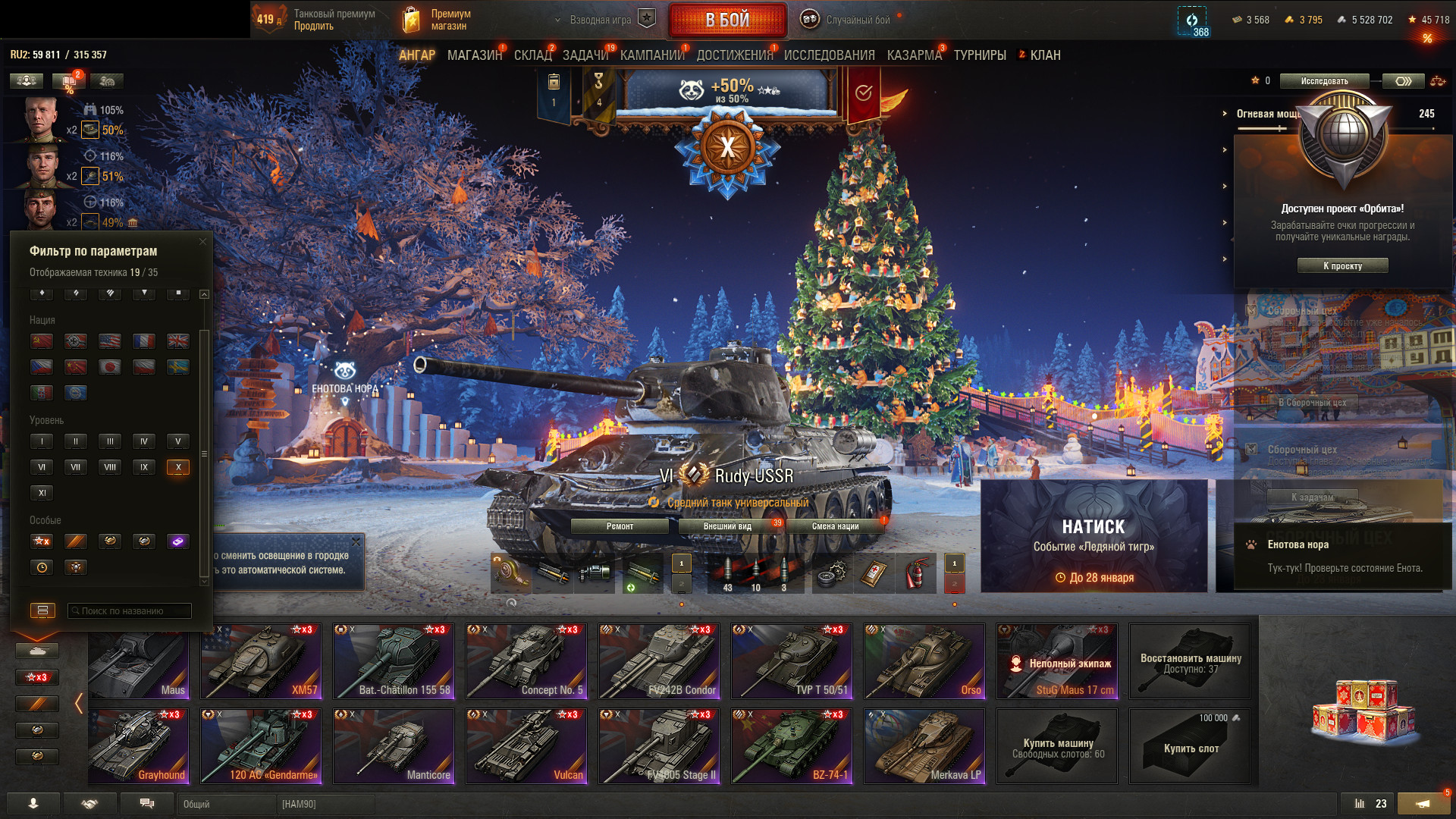The width and height of the screenshot is (1456, 819).
Task: Open the КАЗАРМА tab
Action: click(914, 55)
